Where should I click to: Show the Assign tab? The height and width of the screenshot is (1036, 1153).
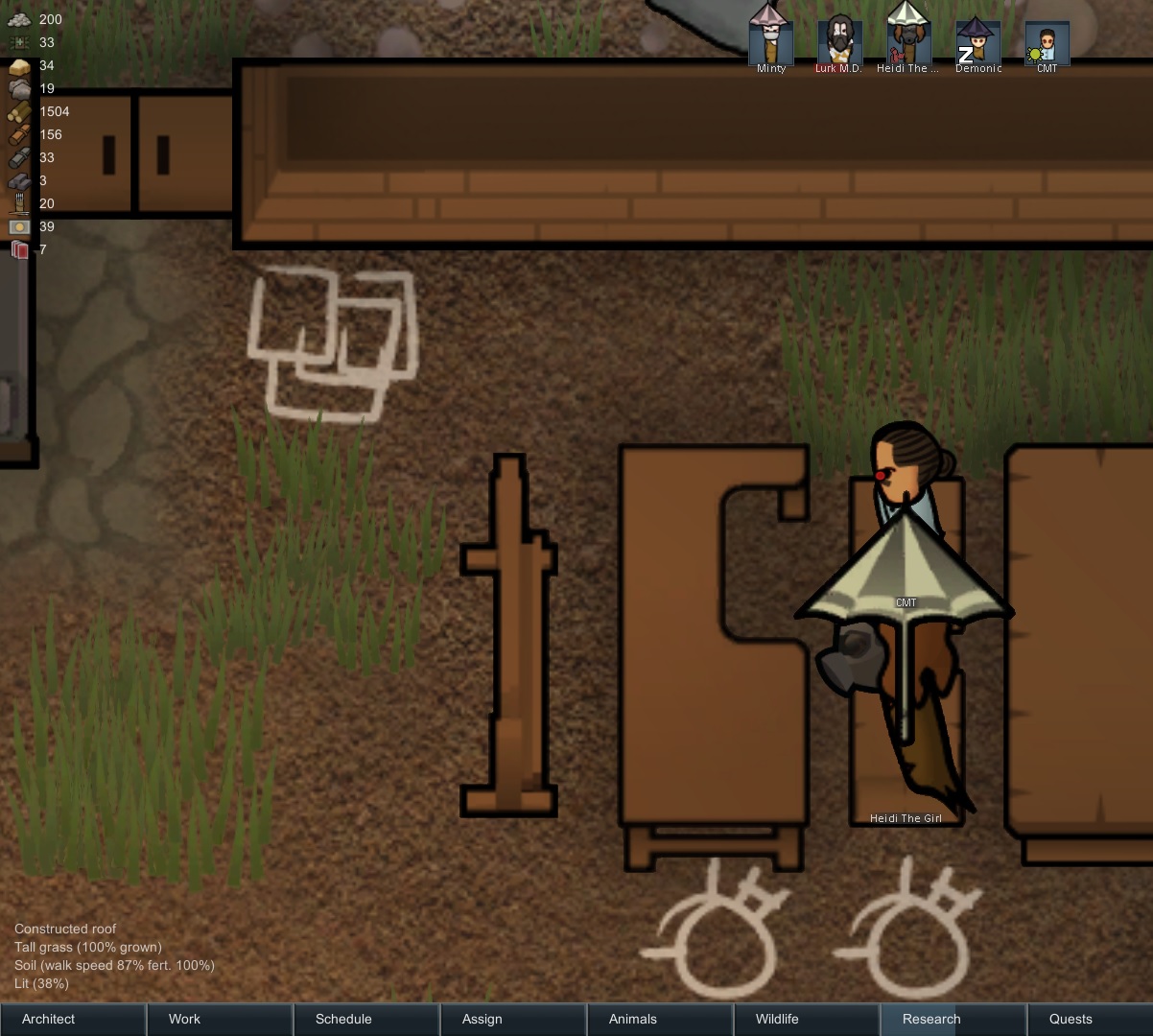513,1019
